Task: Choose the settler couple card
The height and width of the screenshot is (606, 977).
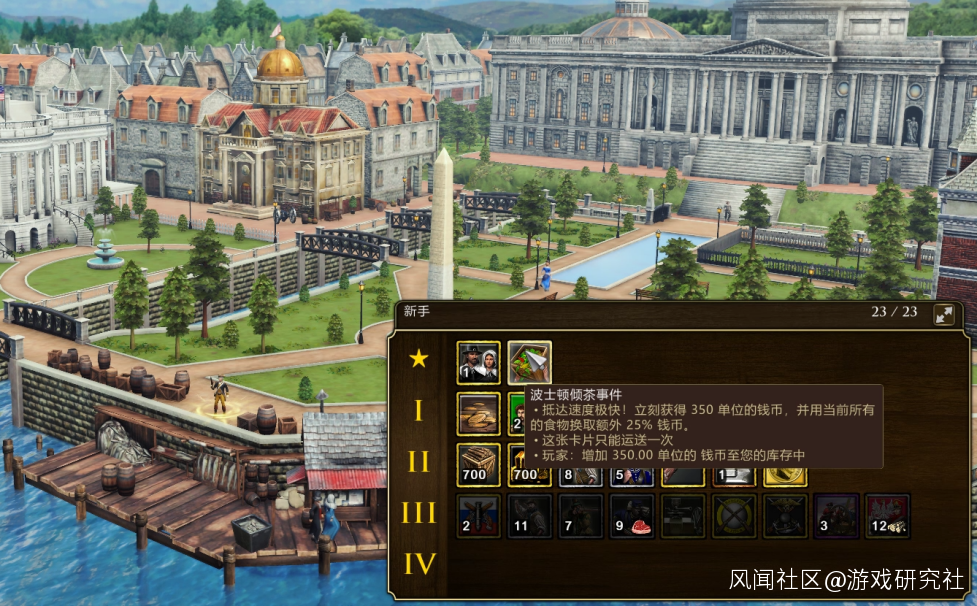Action: click(x=478, y=362)
